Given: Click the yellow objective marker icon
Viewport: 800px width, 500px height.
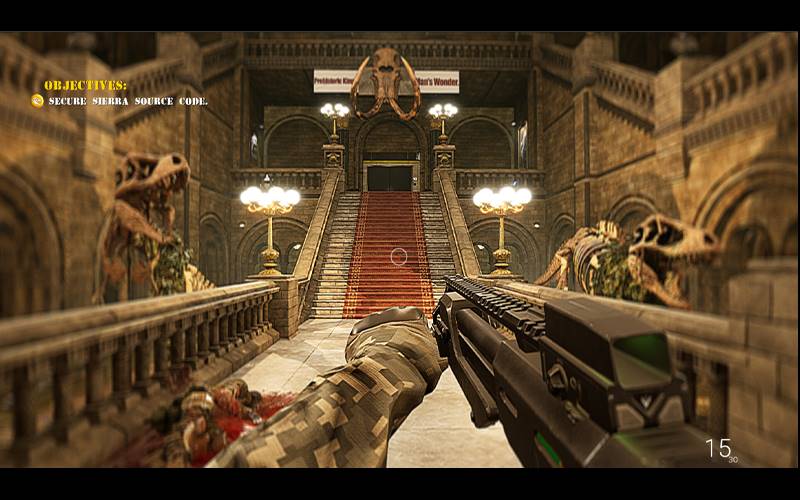Looking at the screenshot, I should point(37,101).
